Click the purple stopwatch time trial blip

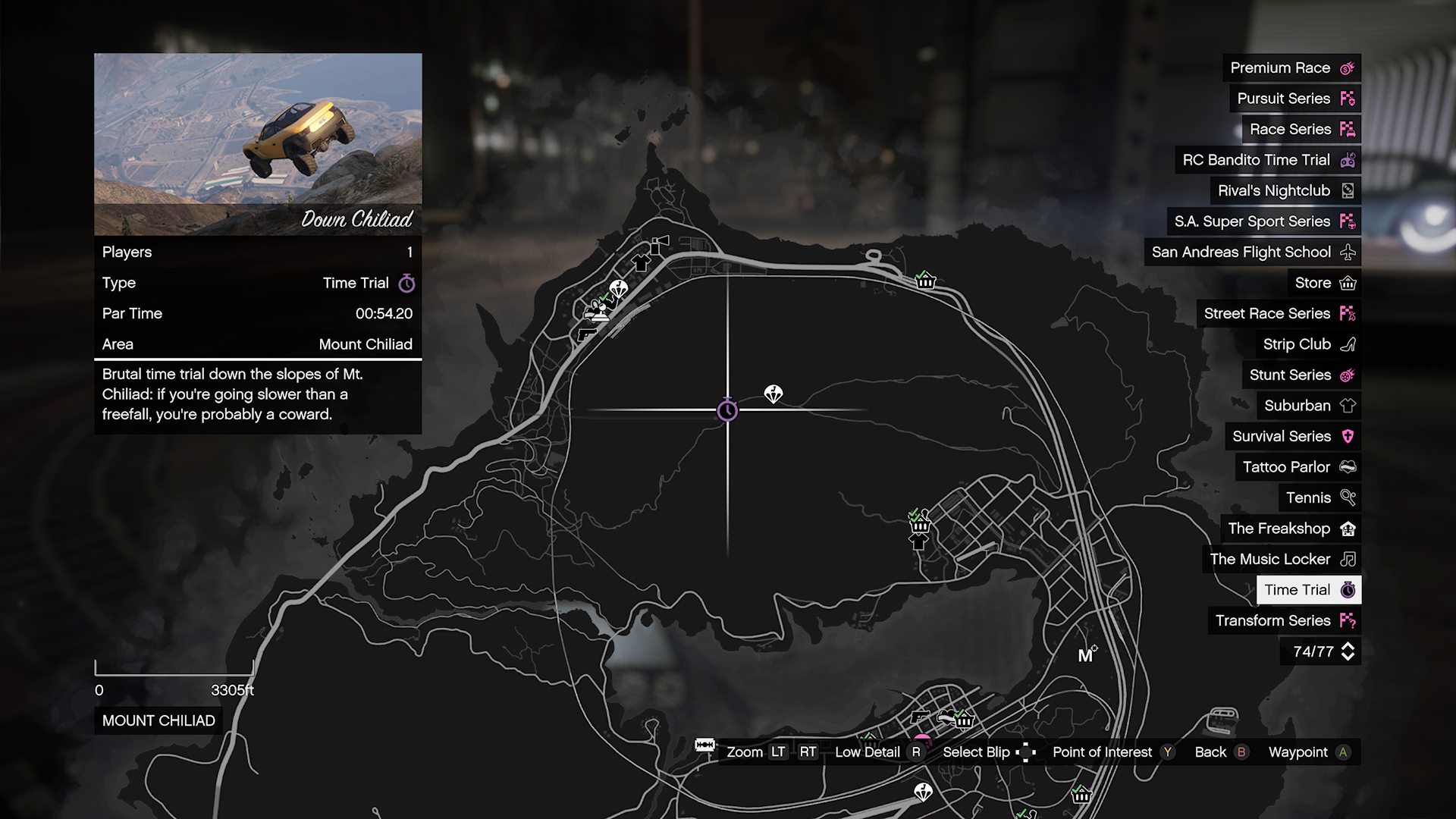pos(727,410)
